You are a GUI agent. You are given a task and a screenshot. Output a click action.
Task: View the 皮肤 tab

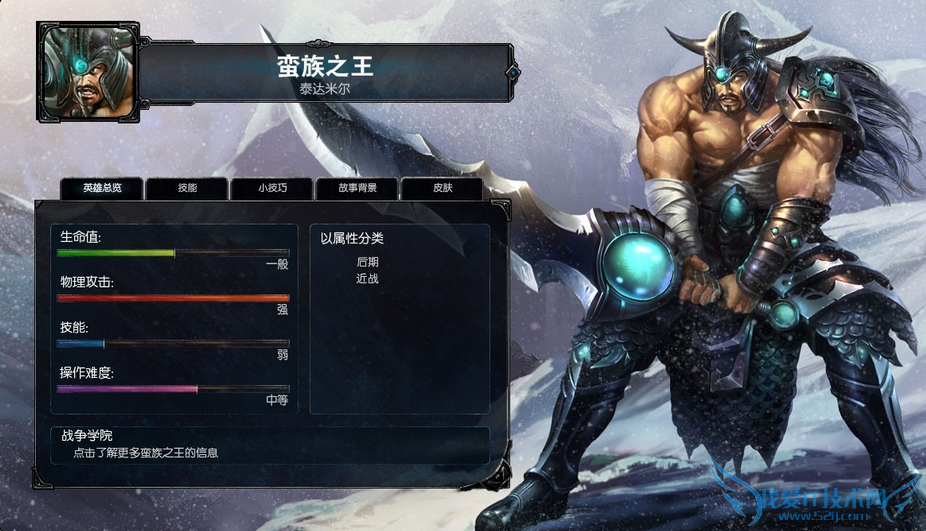coord(442,188)
